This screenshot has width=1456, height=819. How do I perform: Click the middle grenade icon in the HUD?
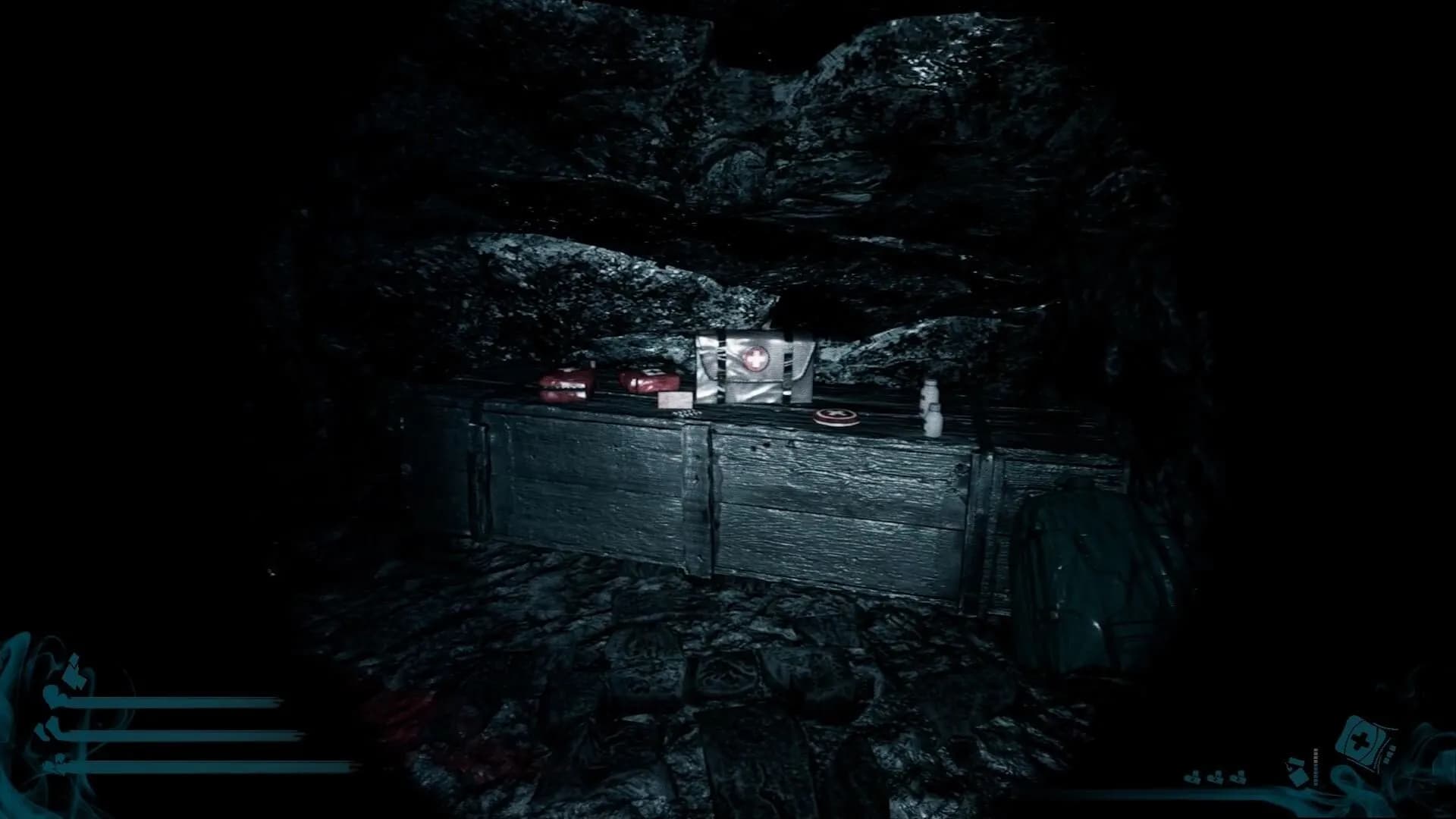click(x=1216, y=778)
